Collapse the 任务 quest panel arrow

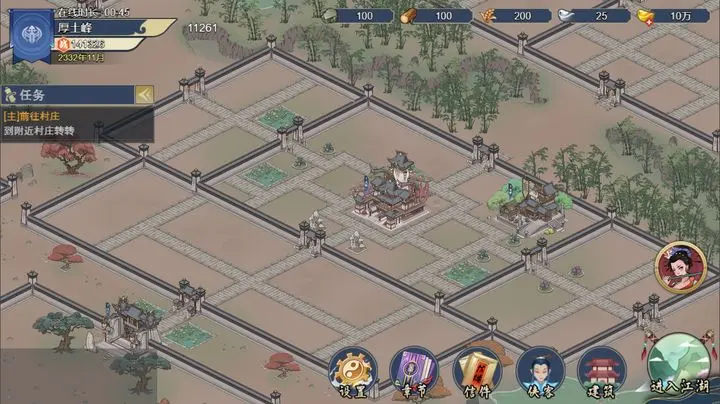point(144,95)
